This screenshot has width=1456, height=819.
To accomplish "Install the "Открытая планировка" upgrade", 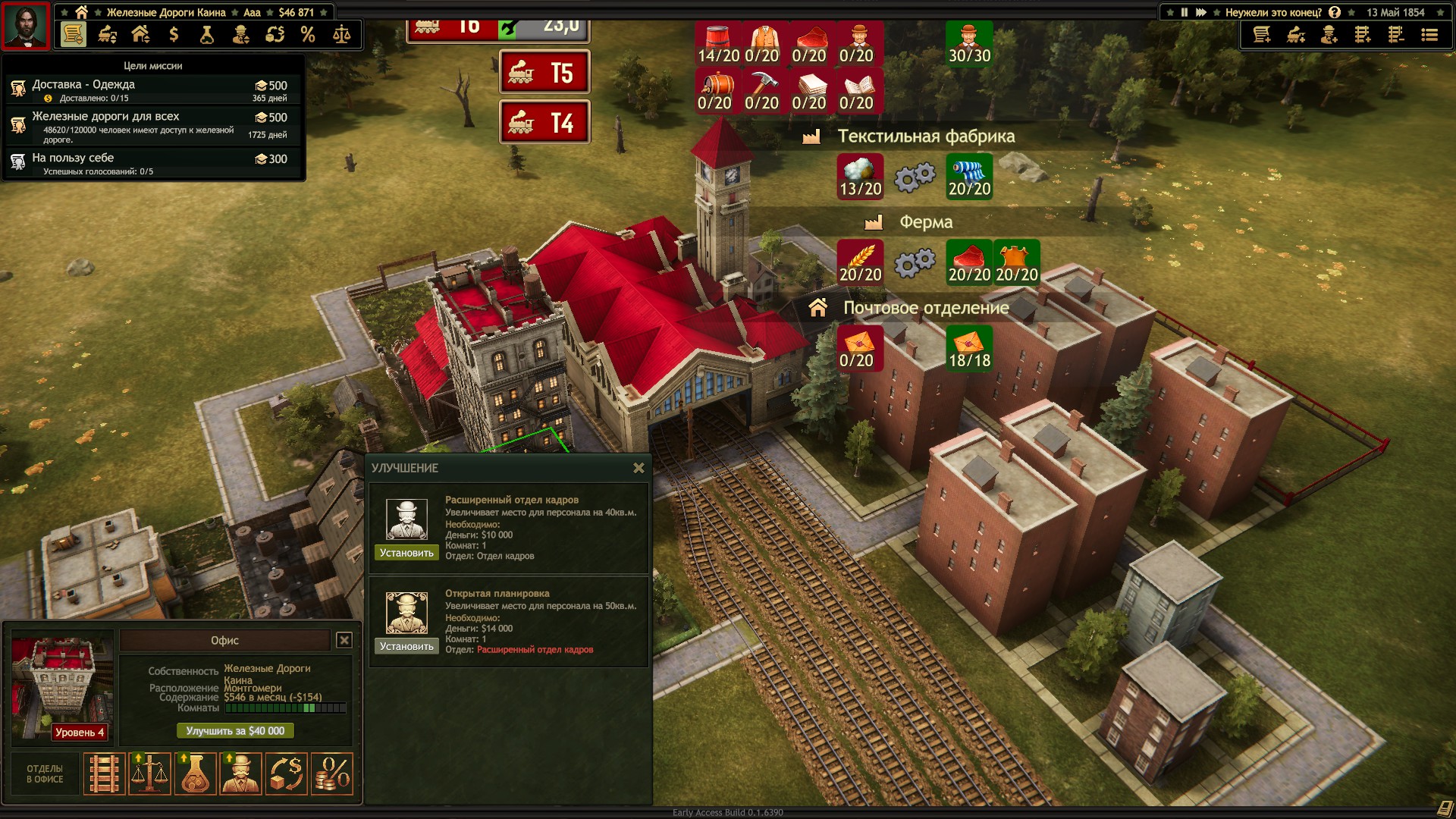I will coord(406,646).
